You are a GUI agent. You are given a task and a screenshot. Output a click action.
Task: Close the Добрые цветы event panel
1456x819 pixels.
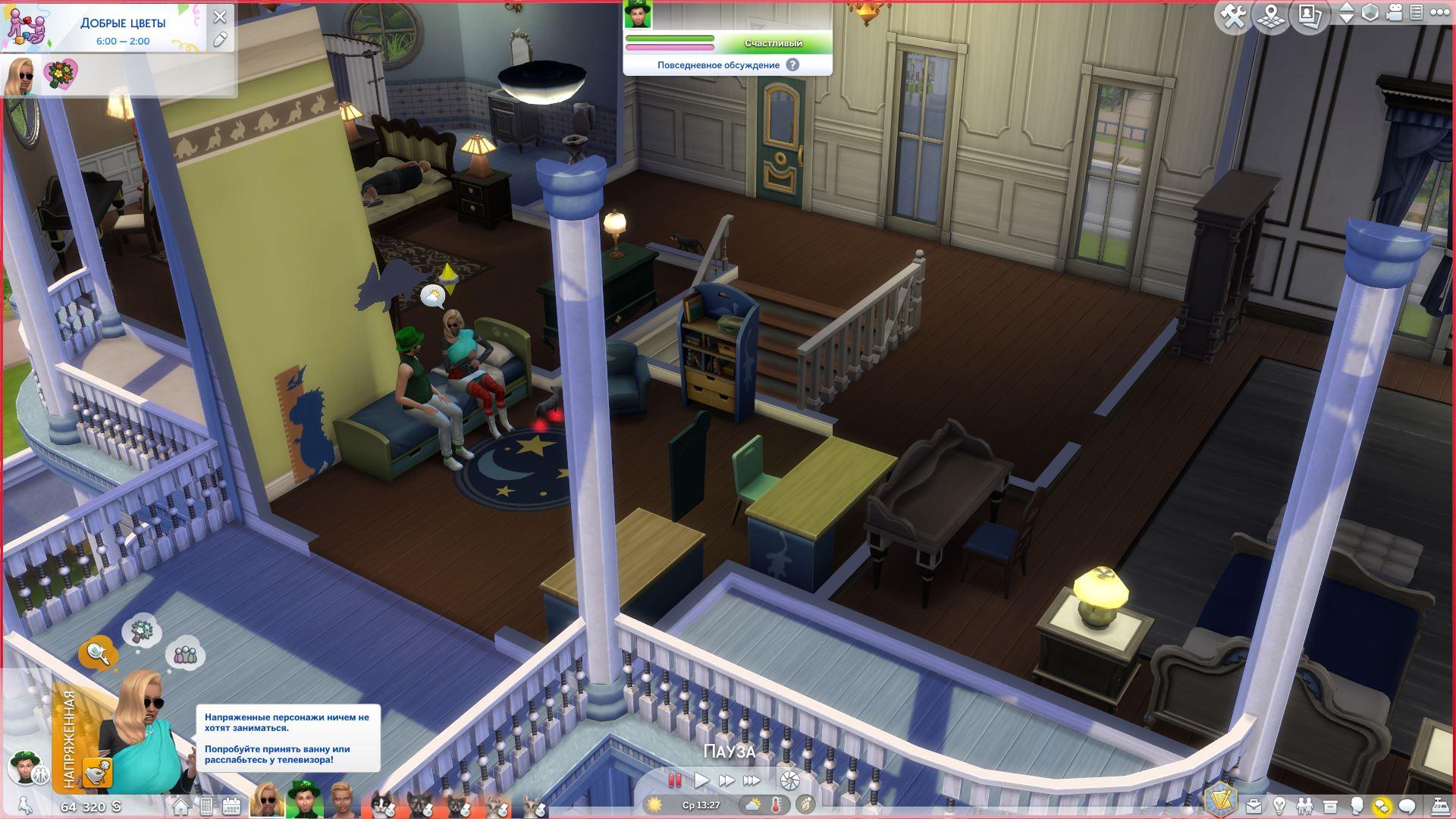(x=220, y=16)
